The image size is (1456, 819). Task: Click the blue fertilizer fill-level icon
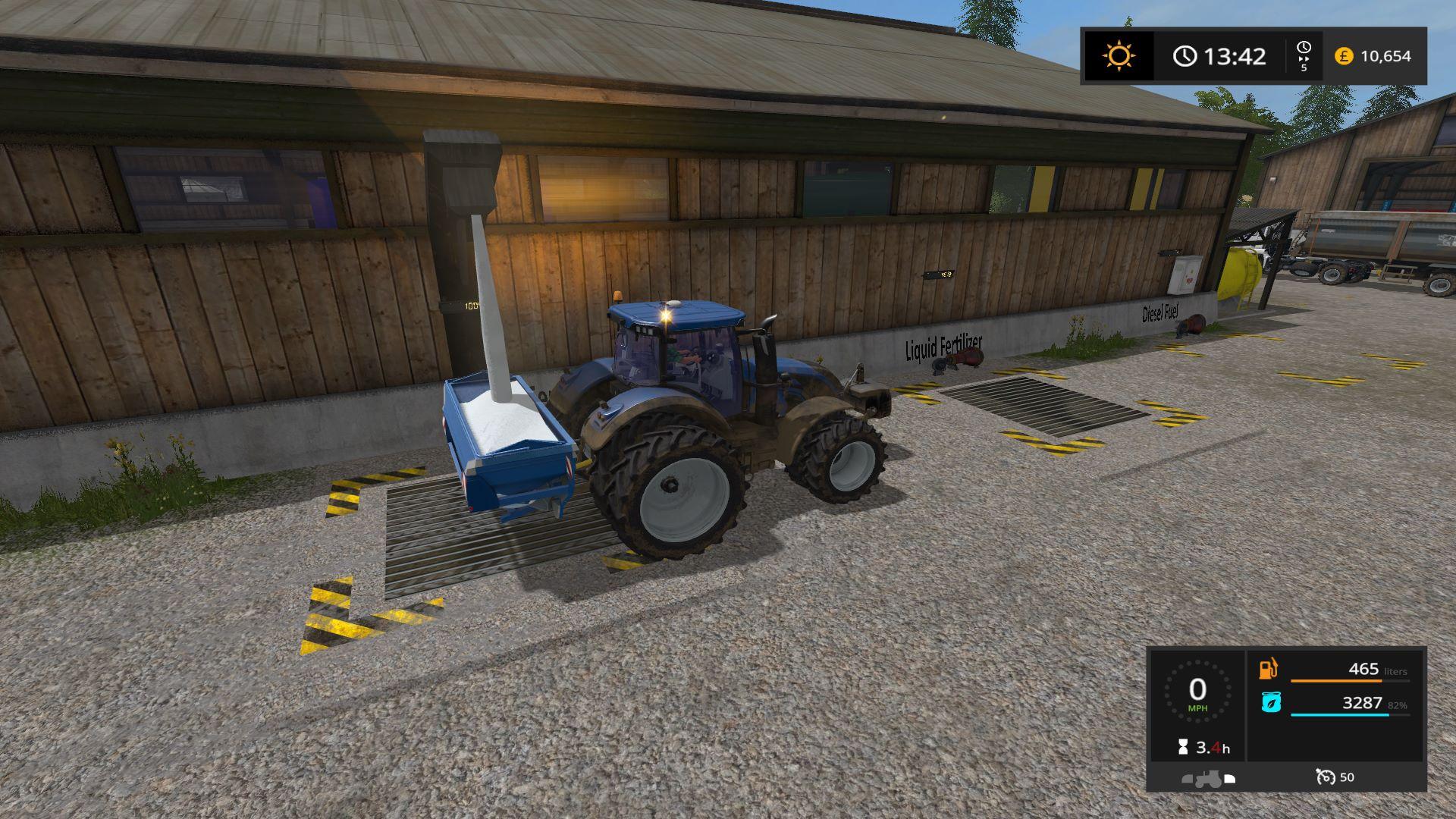(x=1271, y=703)
